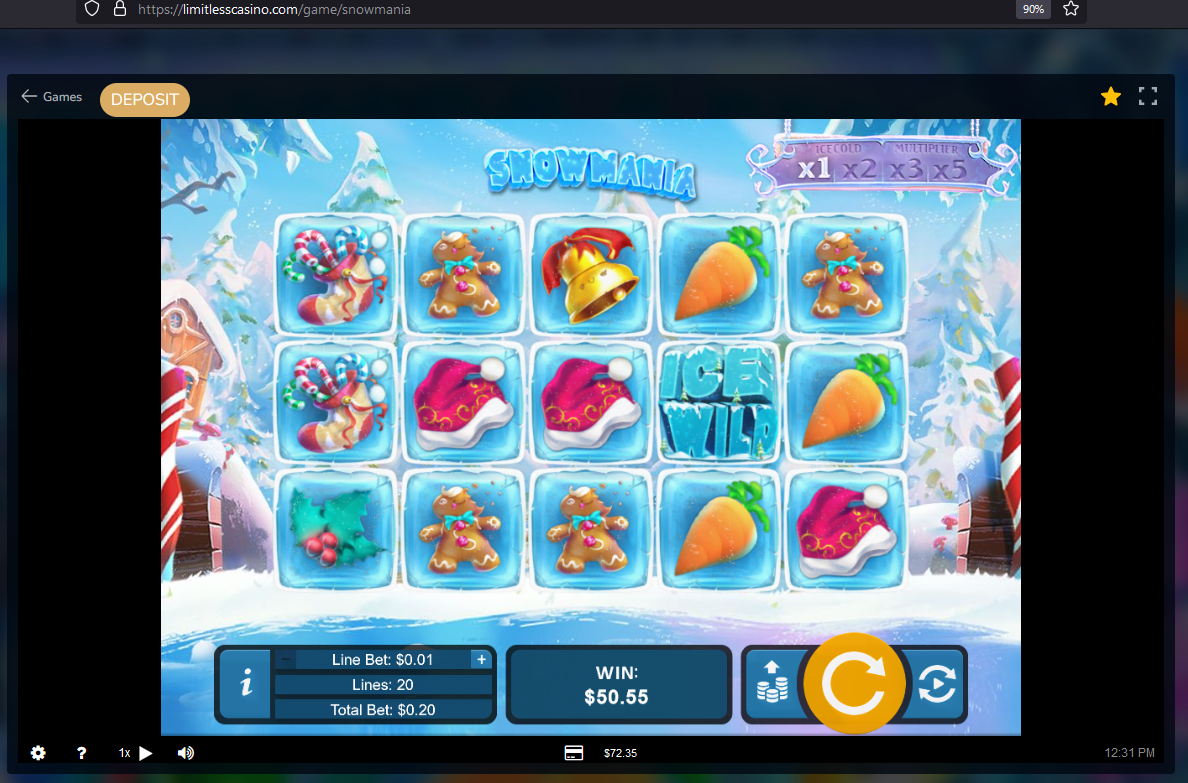Open the paytable info panel
This screenshot has width=1188, height=783.
(246, 685)
